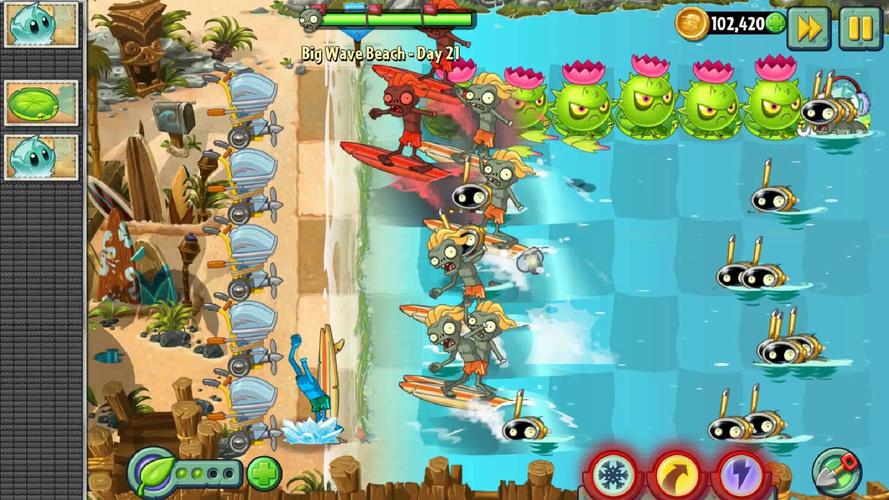This screenshot has height=500, width=889.
Task: Select the Lily Pad seed packet
Action: coord(41,102)
